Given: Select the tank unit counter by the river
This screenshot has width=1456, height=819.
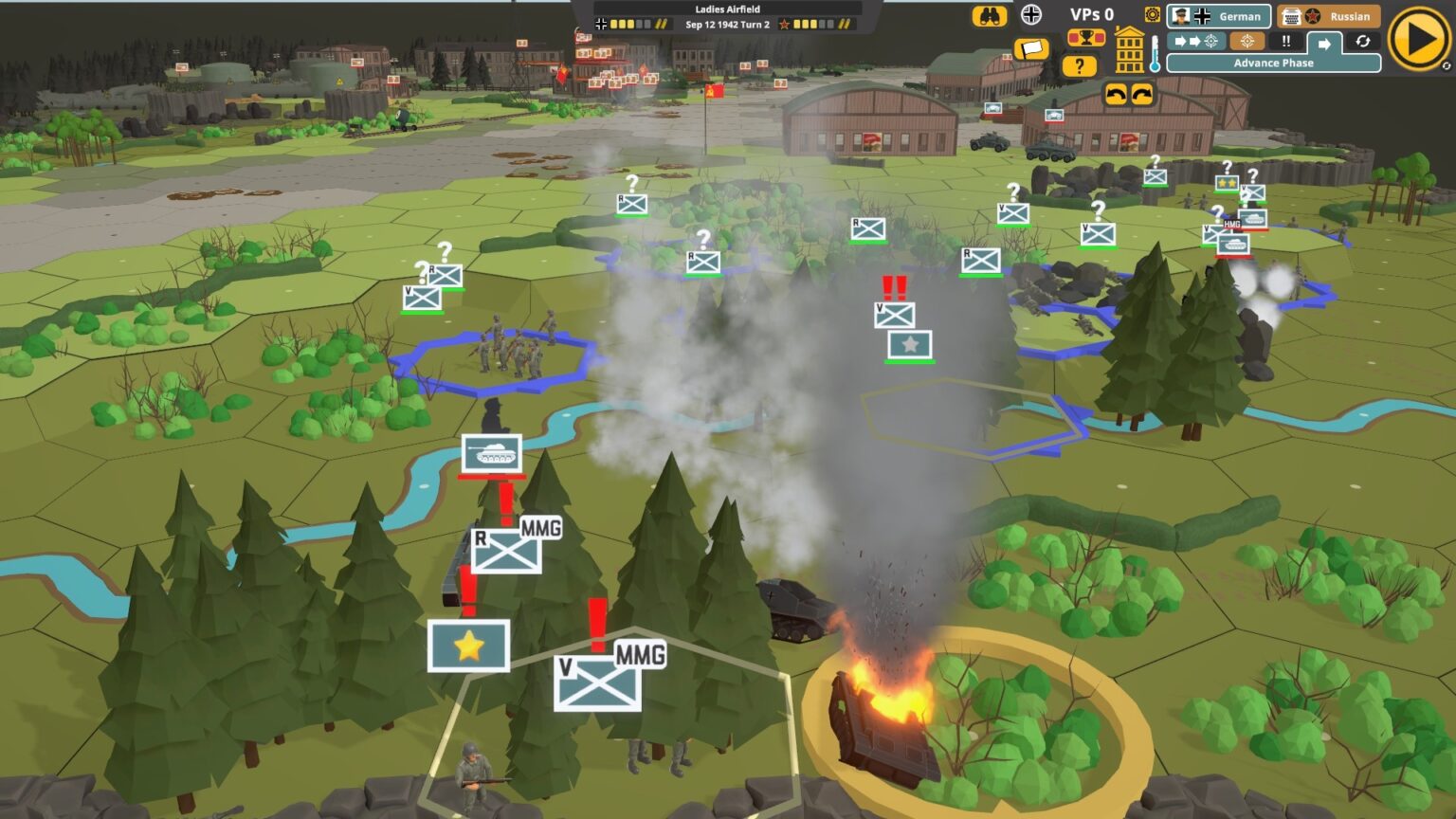Looking at the screenshot, I should coord(491,453).
